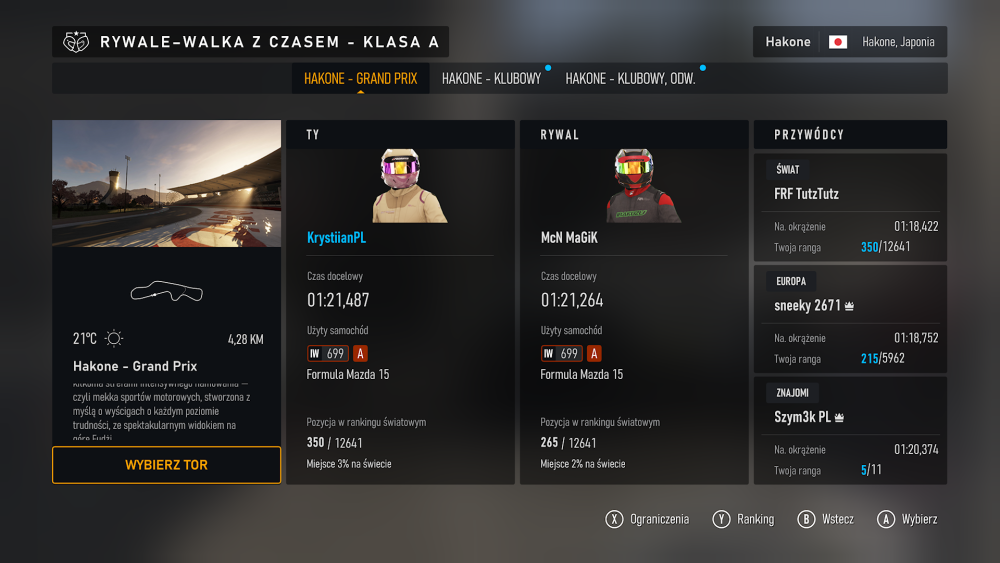Open the Świat leaderboard entry FRF TutzTutz

pos(849,207)
